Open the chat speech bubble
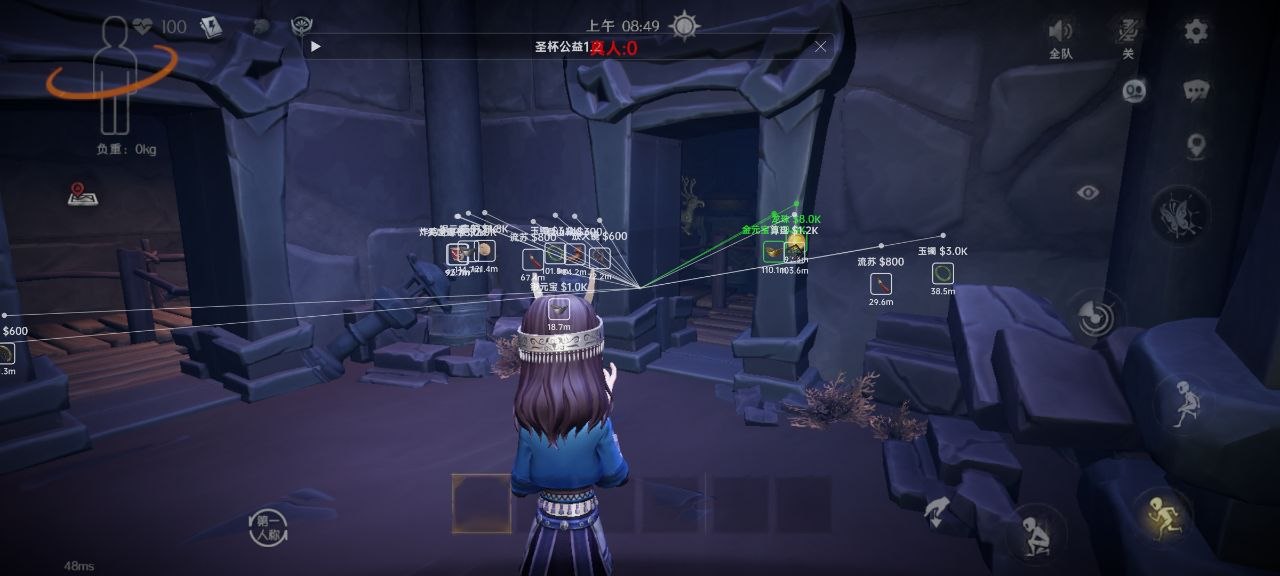 [x=1196, y=91]
